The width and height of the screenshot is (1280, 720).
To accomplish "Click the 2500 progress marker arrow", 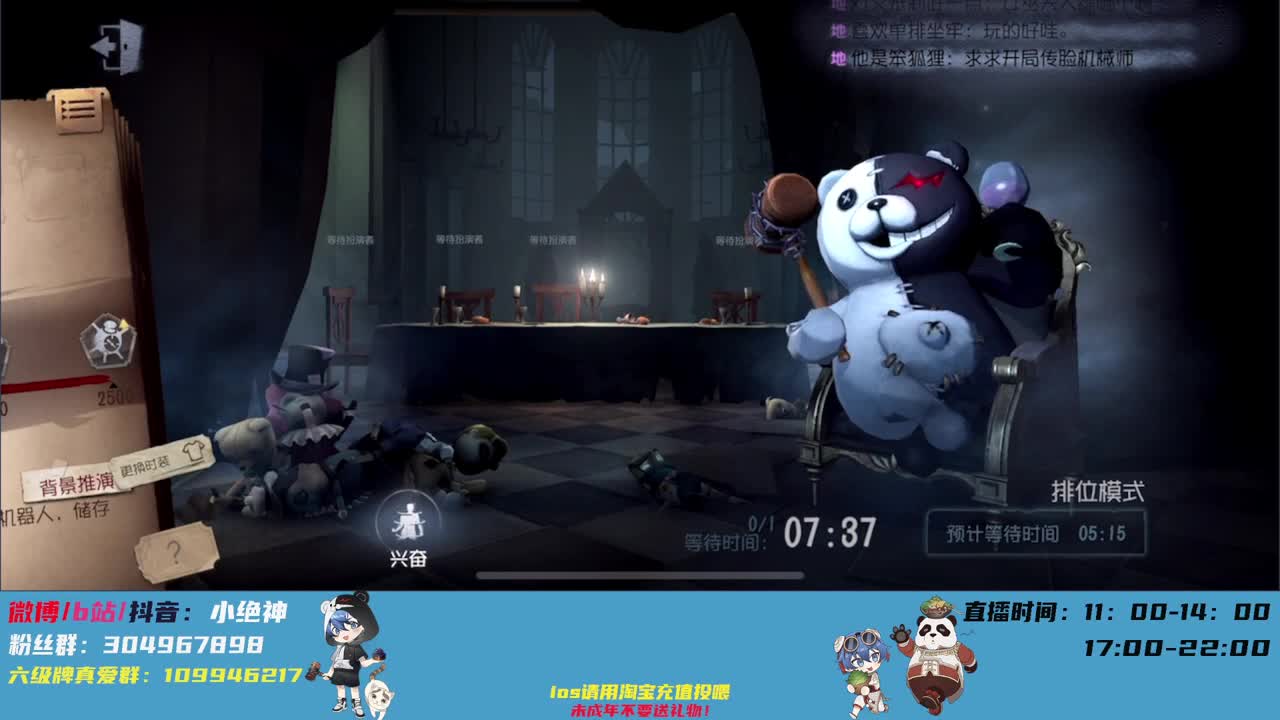I will tap(114, 383).
